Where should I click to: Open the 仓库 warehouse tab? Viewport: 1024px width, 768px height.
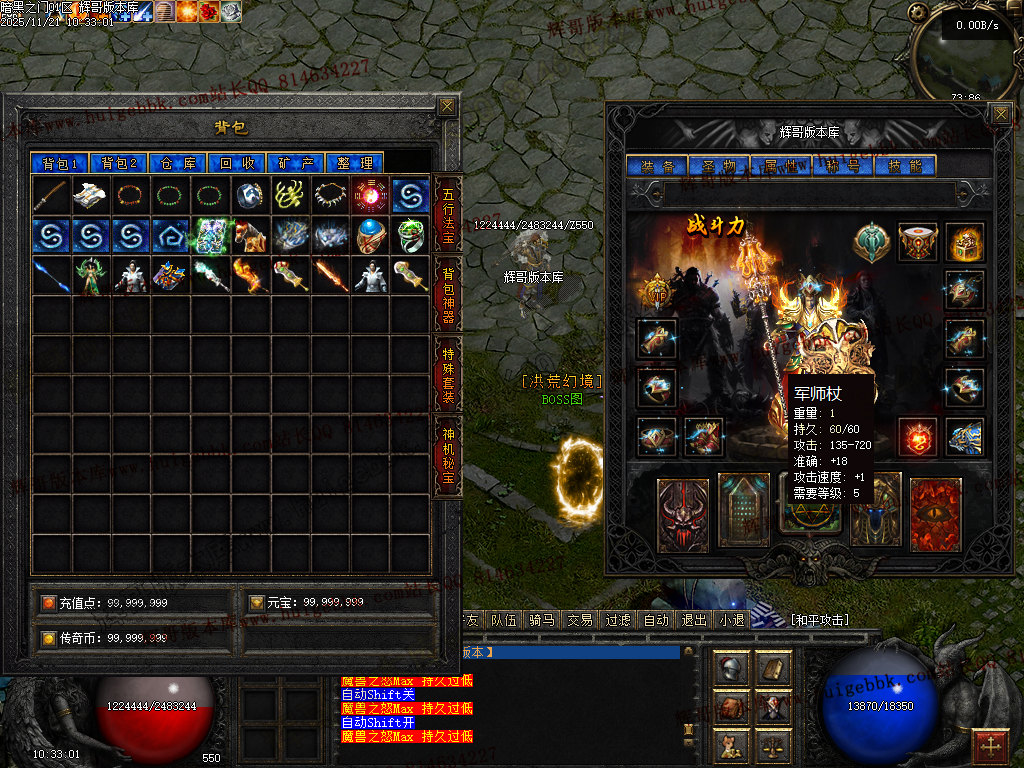pyautogui.click(x=177, y=163)
